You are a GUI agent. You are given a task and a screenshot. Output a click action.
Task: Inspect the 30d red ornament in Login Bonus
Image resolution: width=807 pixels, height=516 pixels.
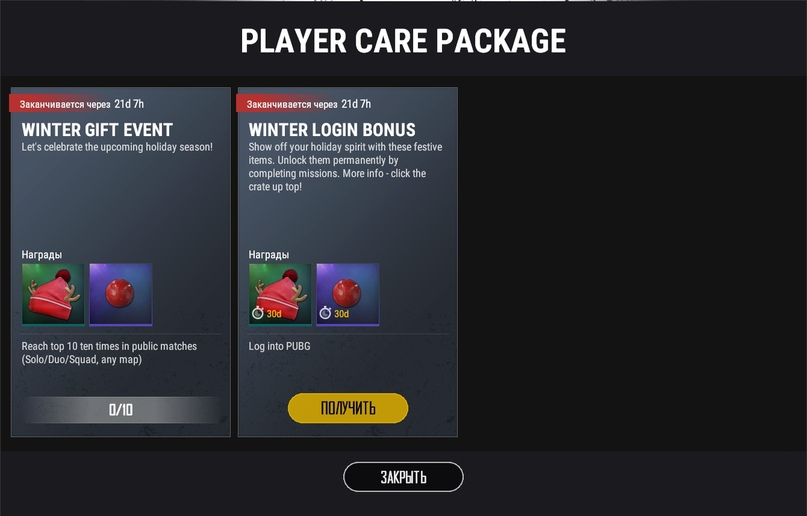coord(348,294)
